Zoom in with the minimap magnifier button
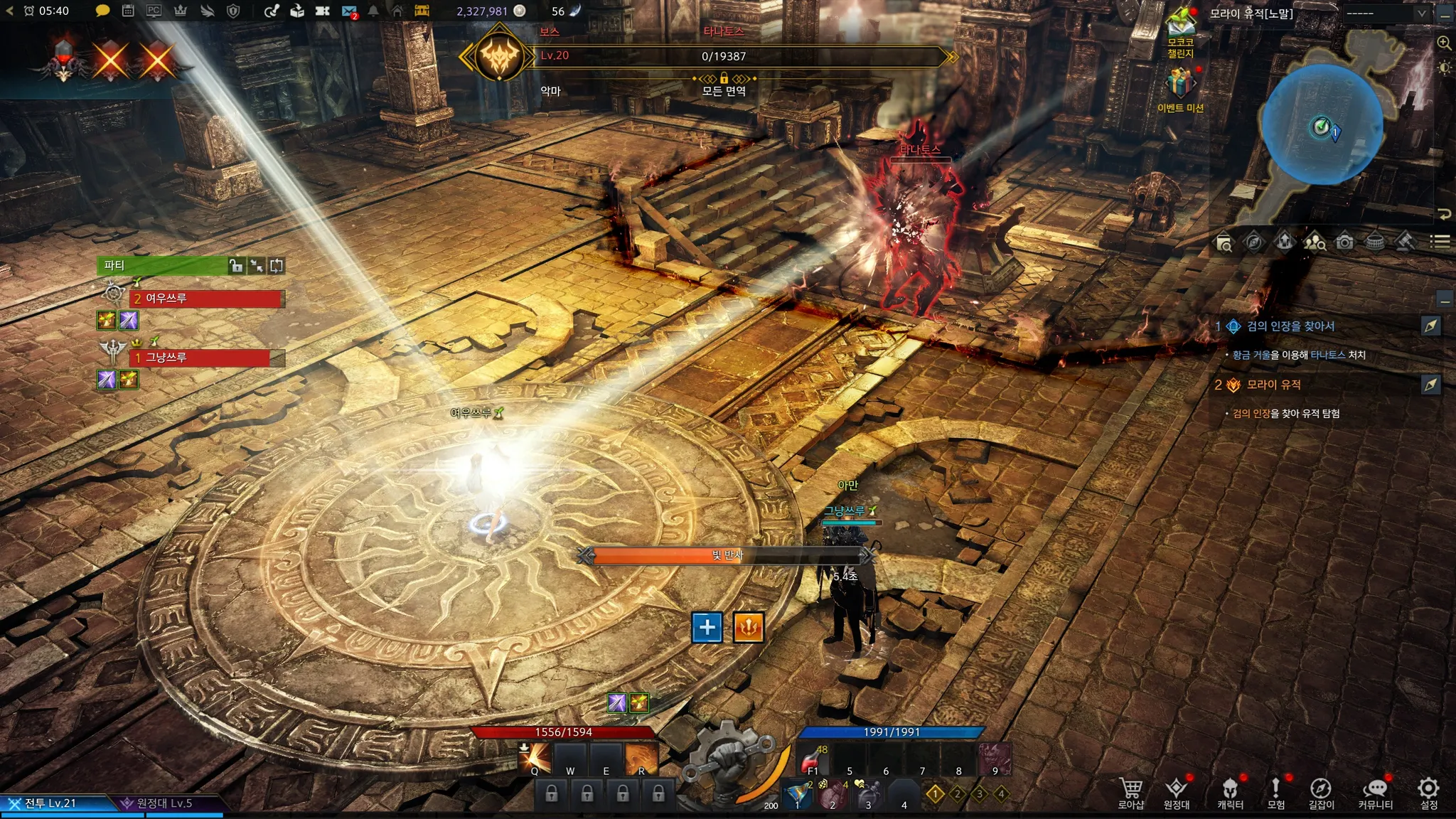 1444,43
